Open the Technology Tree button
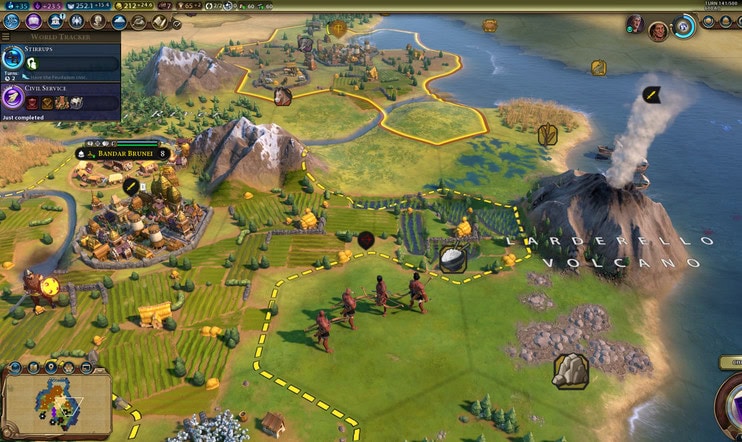The image size is (742, 442). click(x=11, y=20)
